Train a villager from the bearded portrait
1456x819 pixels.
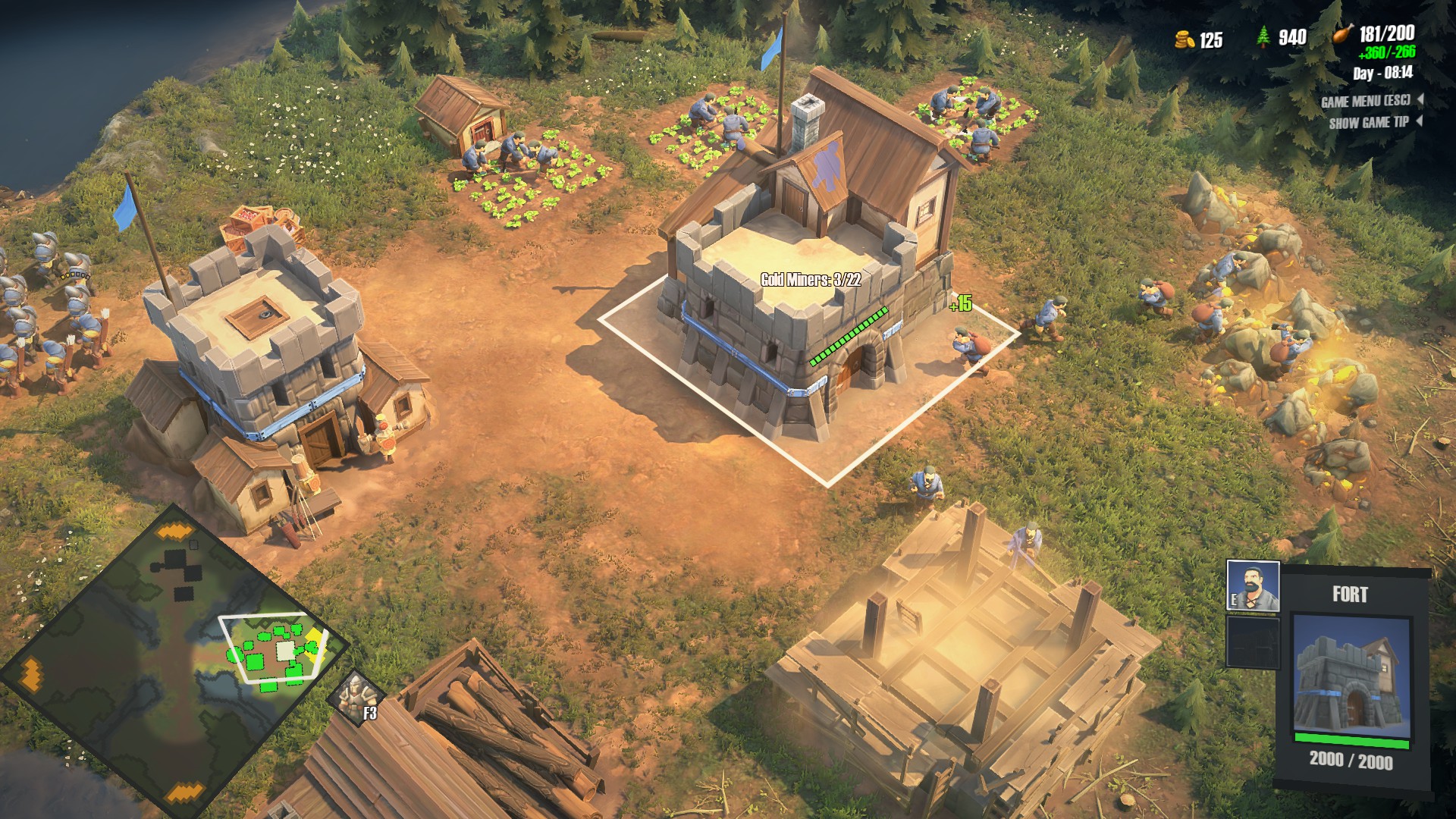(x=1253, y=585)
